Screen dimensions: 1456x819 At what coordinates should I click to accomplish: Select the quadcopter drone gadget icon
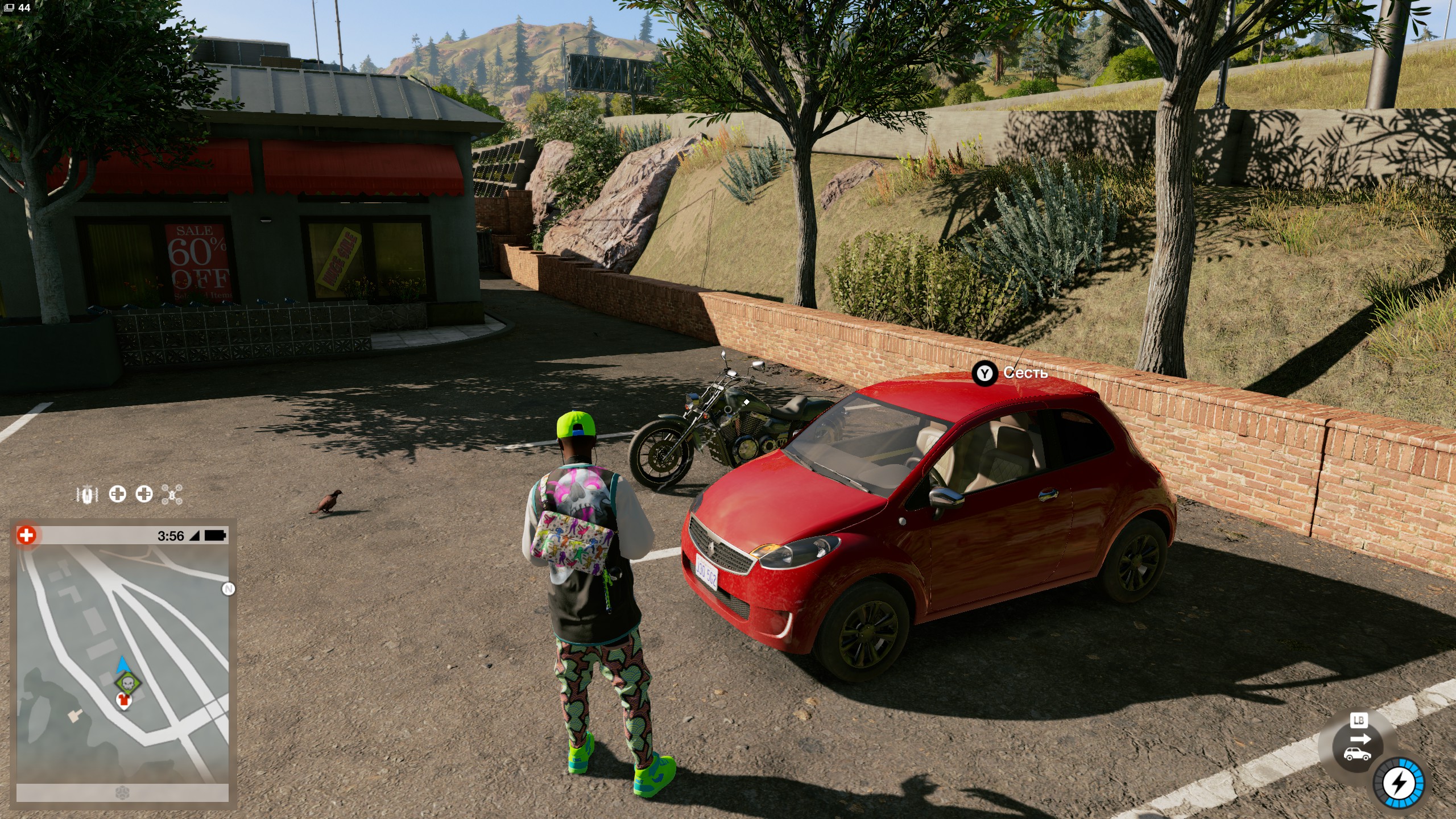[x=171, y=494]
